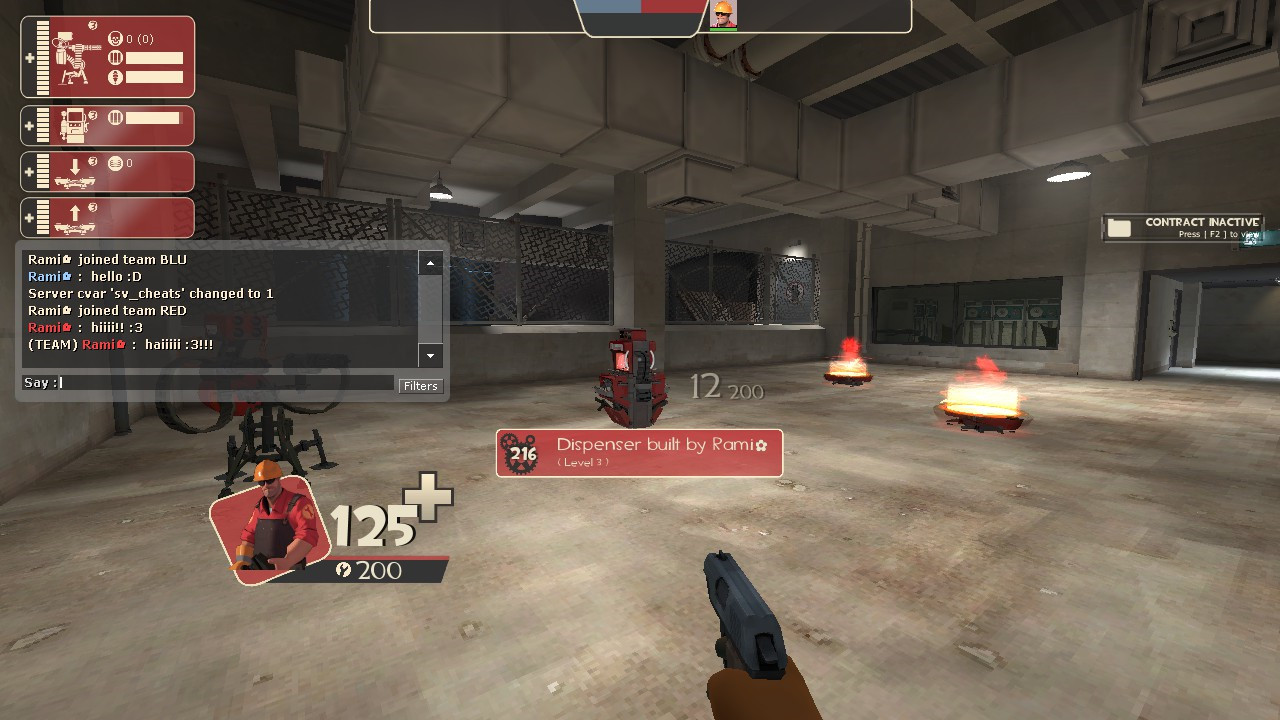Click the Engineer avatar on the scoreboard banner
The width and height of the screenshot is (1280, 720).
point(722,16)
